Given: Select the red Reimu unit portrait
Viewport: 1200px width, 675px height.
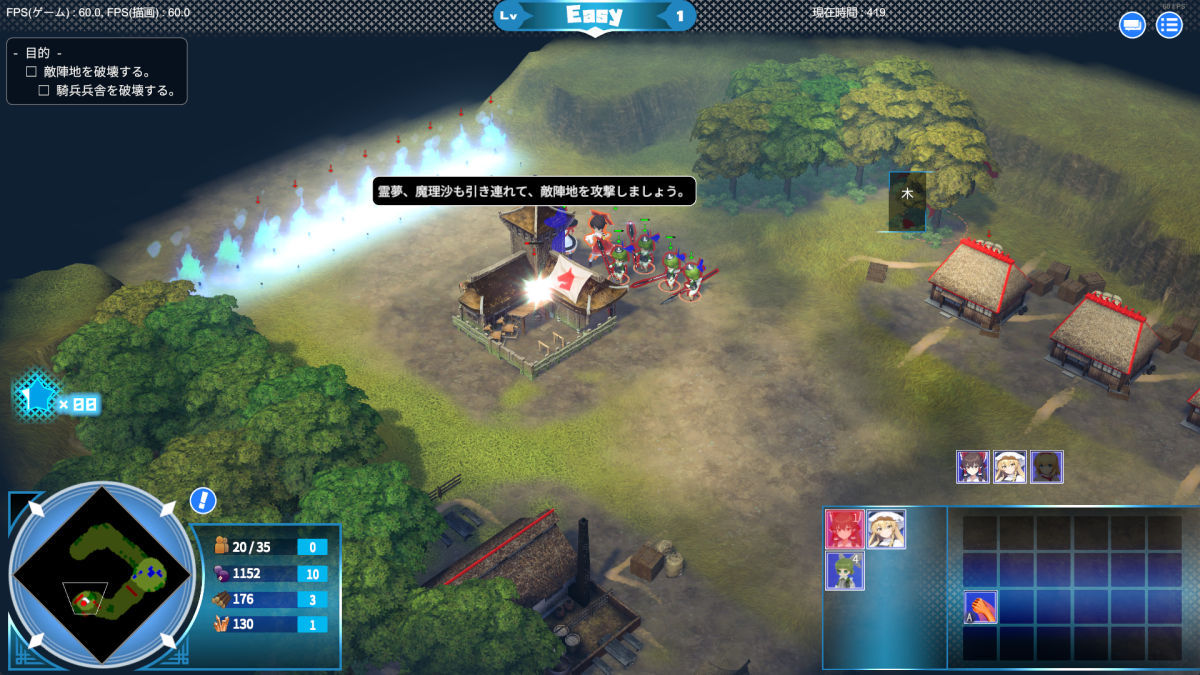Looking at the screenshot, I should pyautogui.click(x=844, y=529).
